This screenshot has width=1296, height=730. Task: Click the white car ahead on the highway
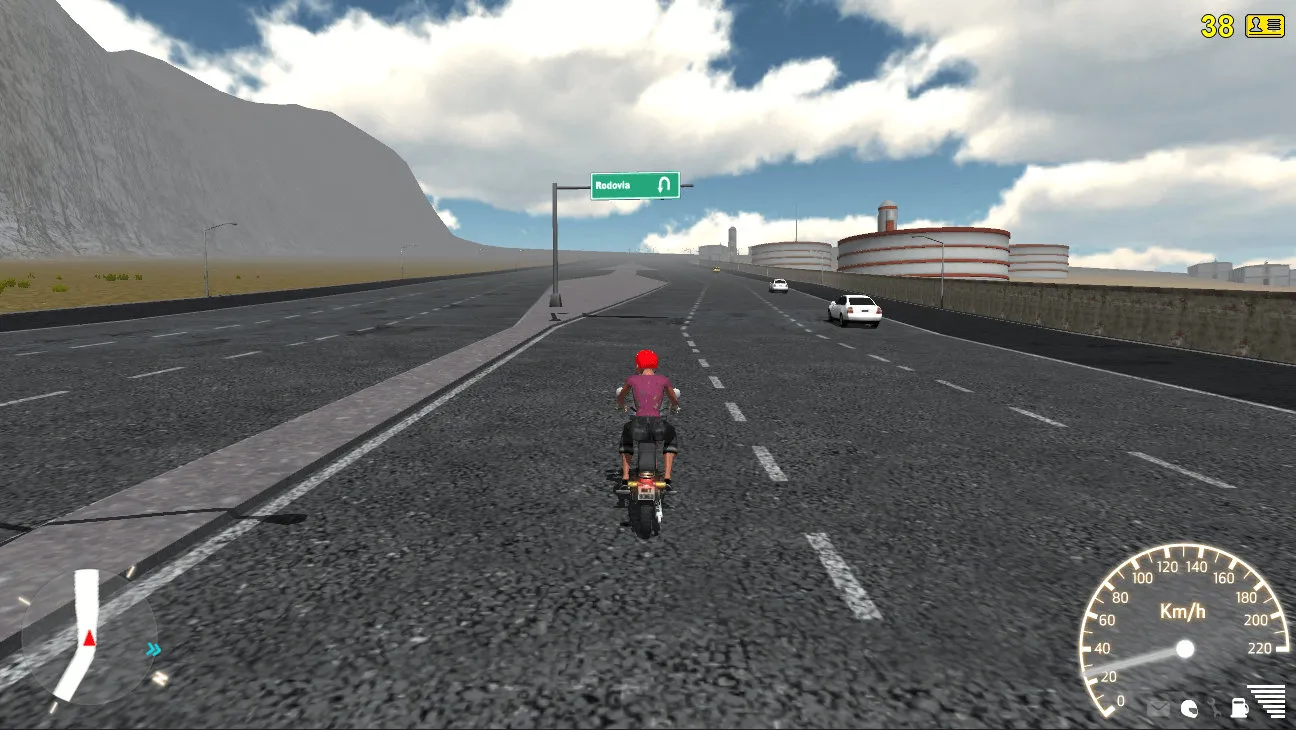pyautogui.click(x=853, y=310)
